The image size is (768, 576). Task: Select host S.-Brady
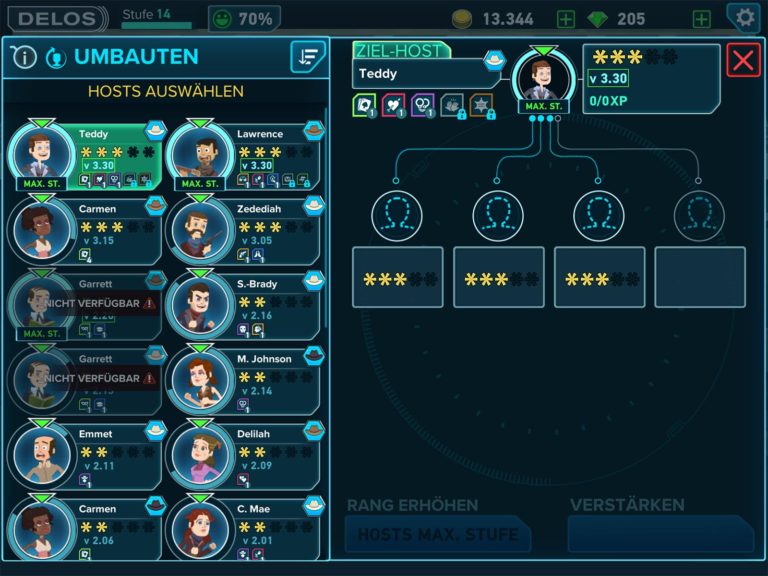(243, 305)
